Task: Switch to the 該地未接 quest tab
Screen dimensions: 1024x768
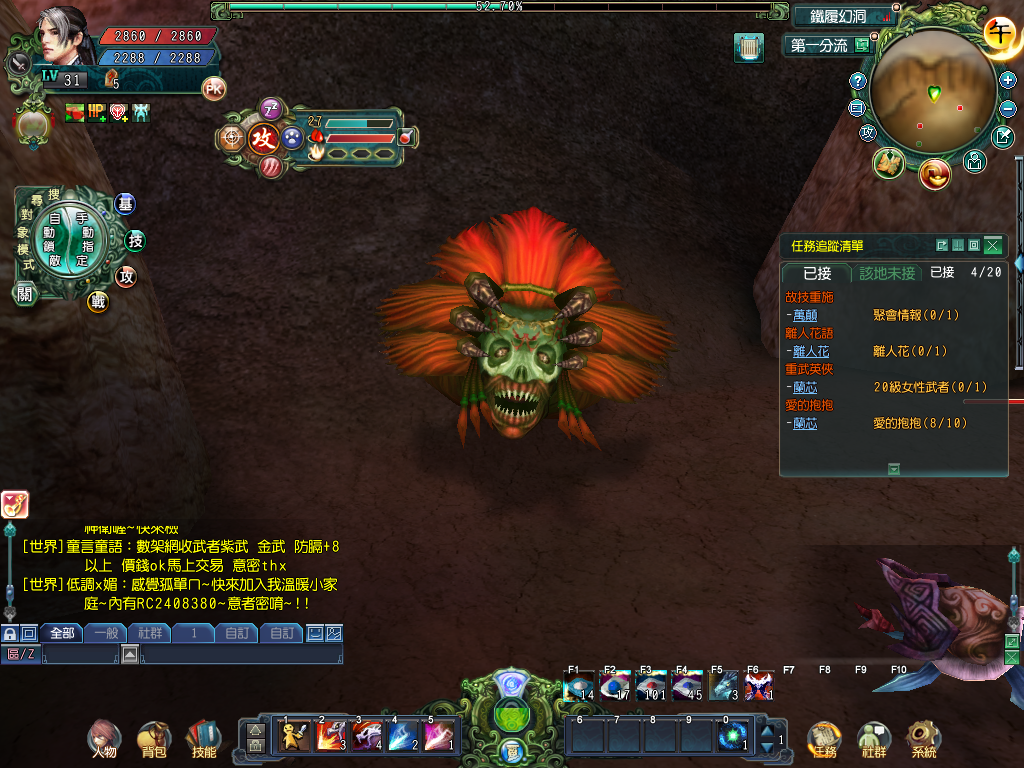Action: point(887,273)
